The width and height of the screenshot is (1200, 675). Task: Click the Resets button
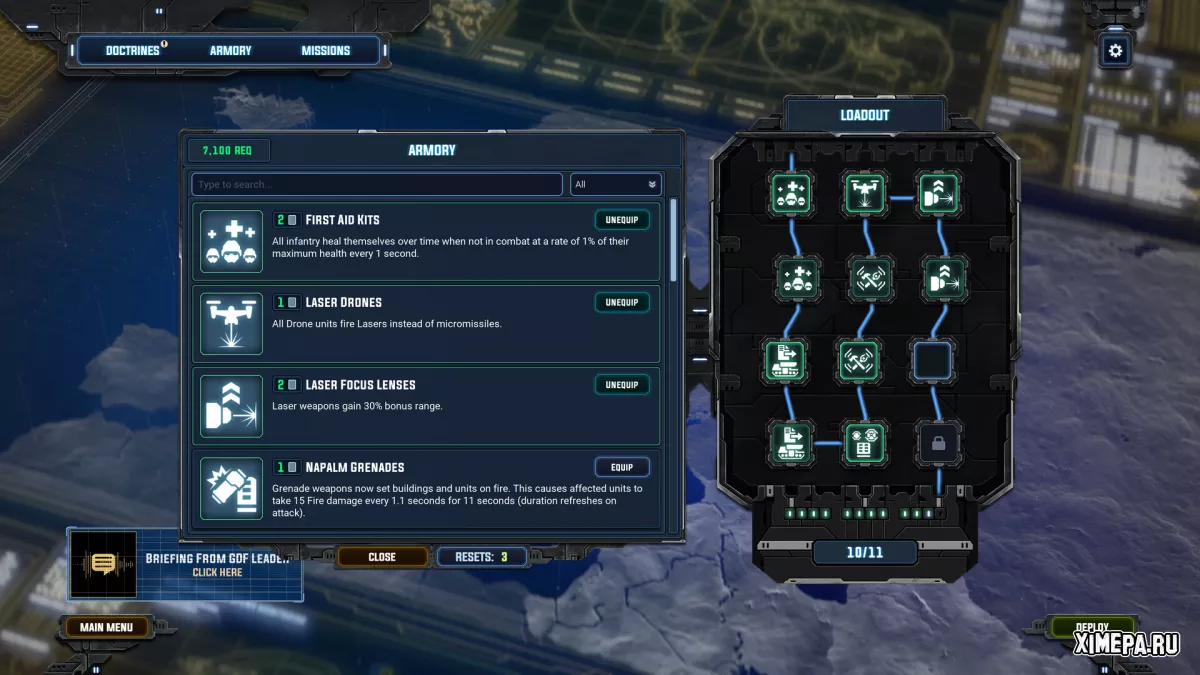point(482,557)
